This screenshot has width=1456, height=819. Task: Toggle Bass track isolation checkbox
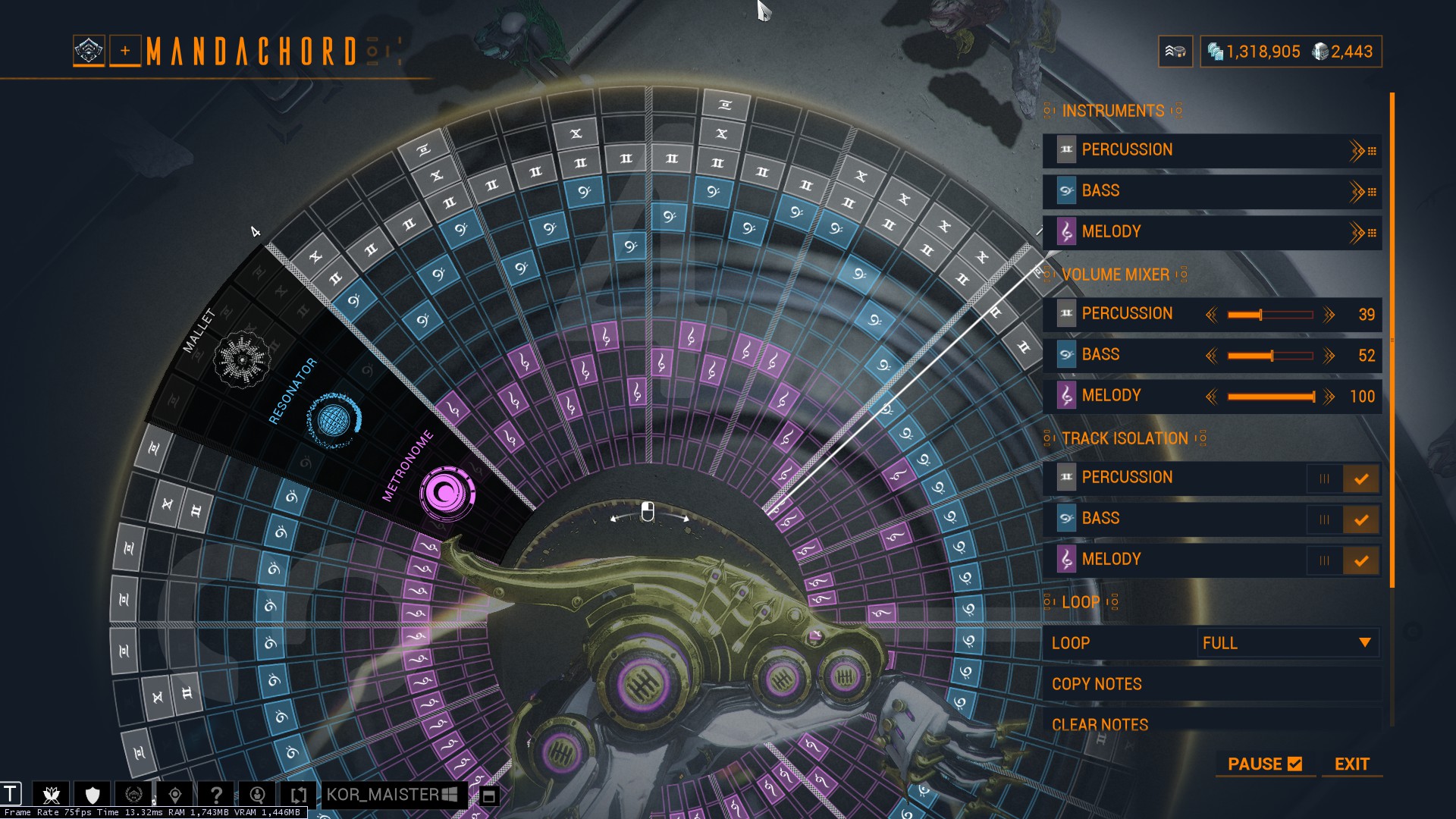click(x=1361, y=519)
